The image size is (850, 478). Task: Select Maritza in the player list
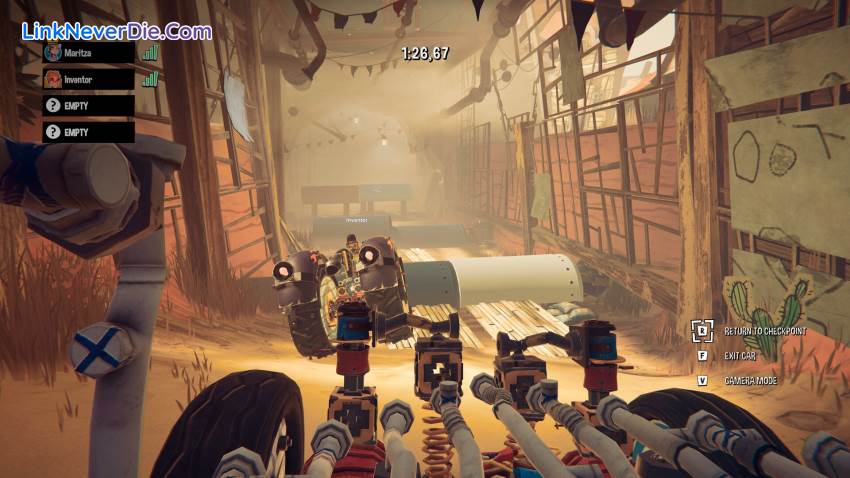click(88, 53)
